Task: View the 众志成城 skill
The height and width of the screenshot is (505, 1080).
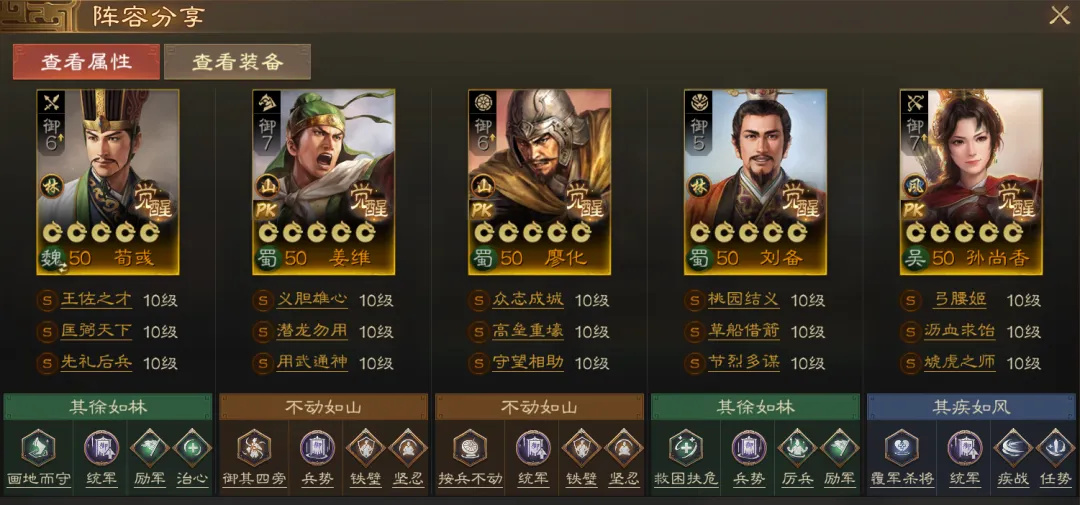Action: click(x=528, y=300)
